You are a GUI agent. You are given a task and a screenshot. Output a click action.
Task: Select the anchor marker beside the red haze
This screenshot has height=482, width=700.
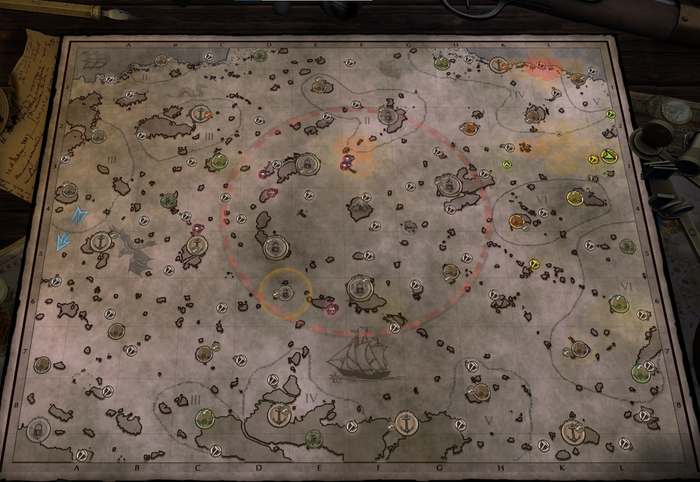point(497,65)
